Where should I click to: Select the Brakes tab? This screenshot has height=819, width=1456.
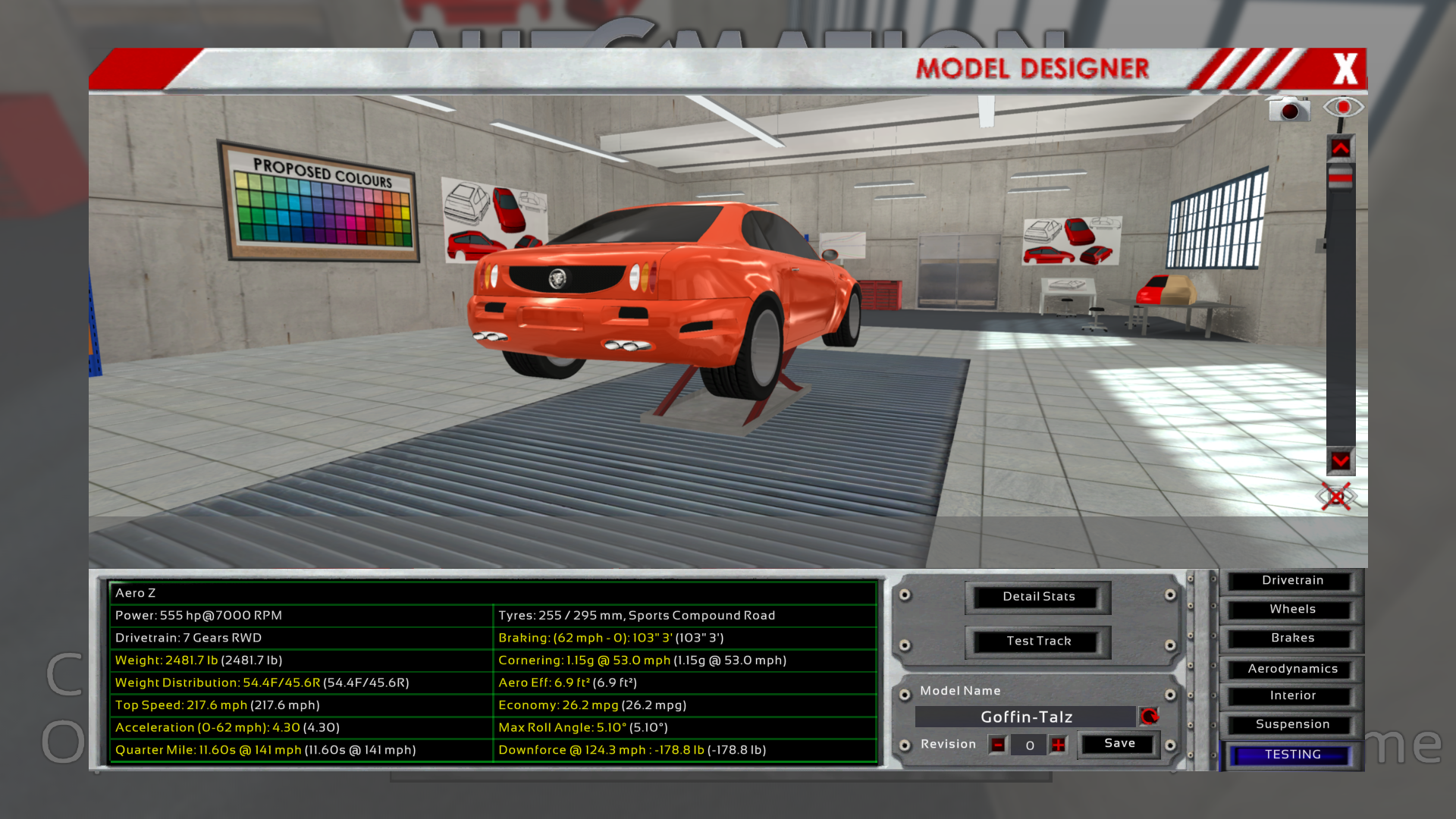pyautogui.click(x=1292, y=639)
